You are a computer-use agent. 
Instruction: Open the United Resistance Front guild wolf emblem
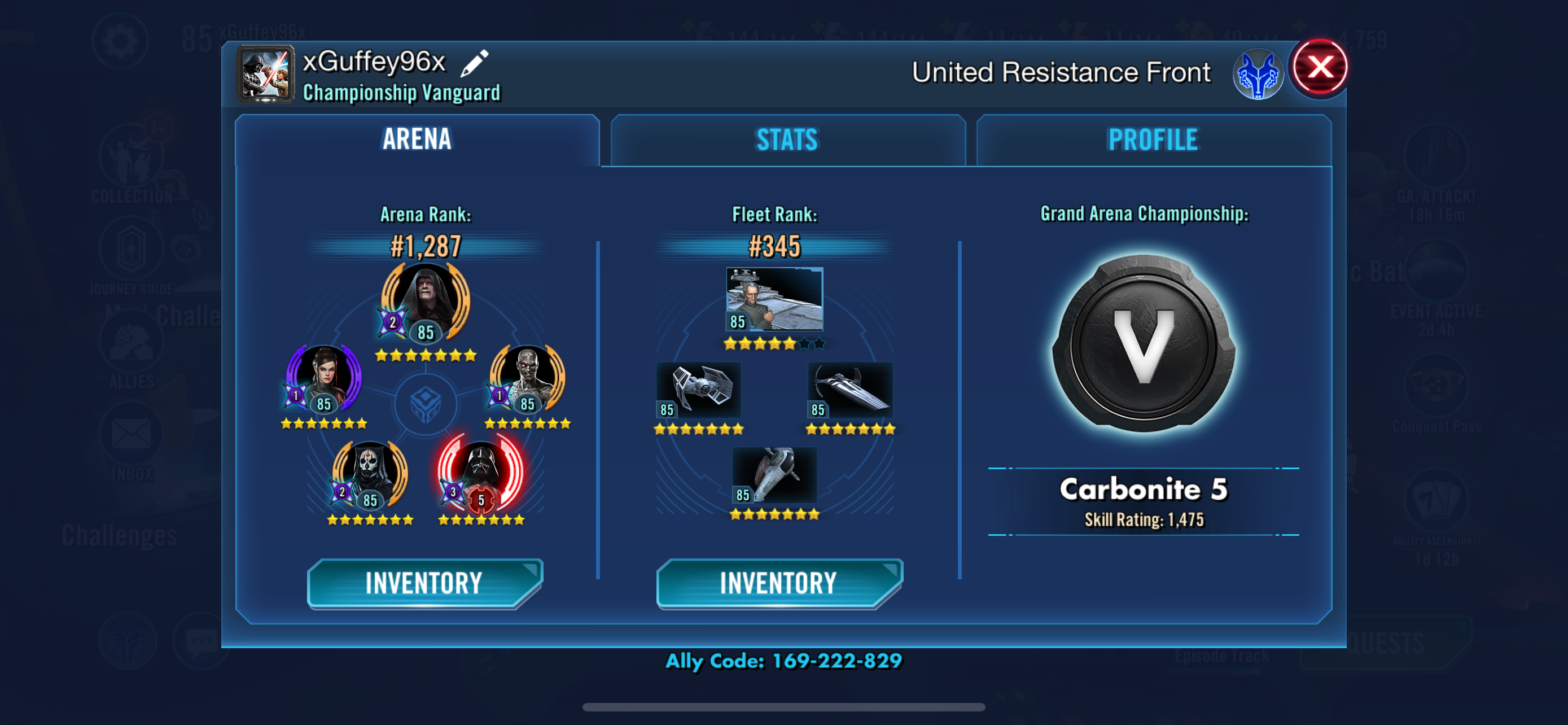point(1260,72)
